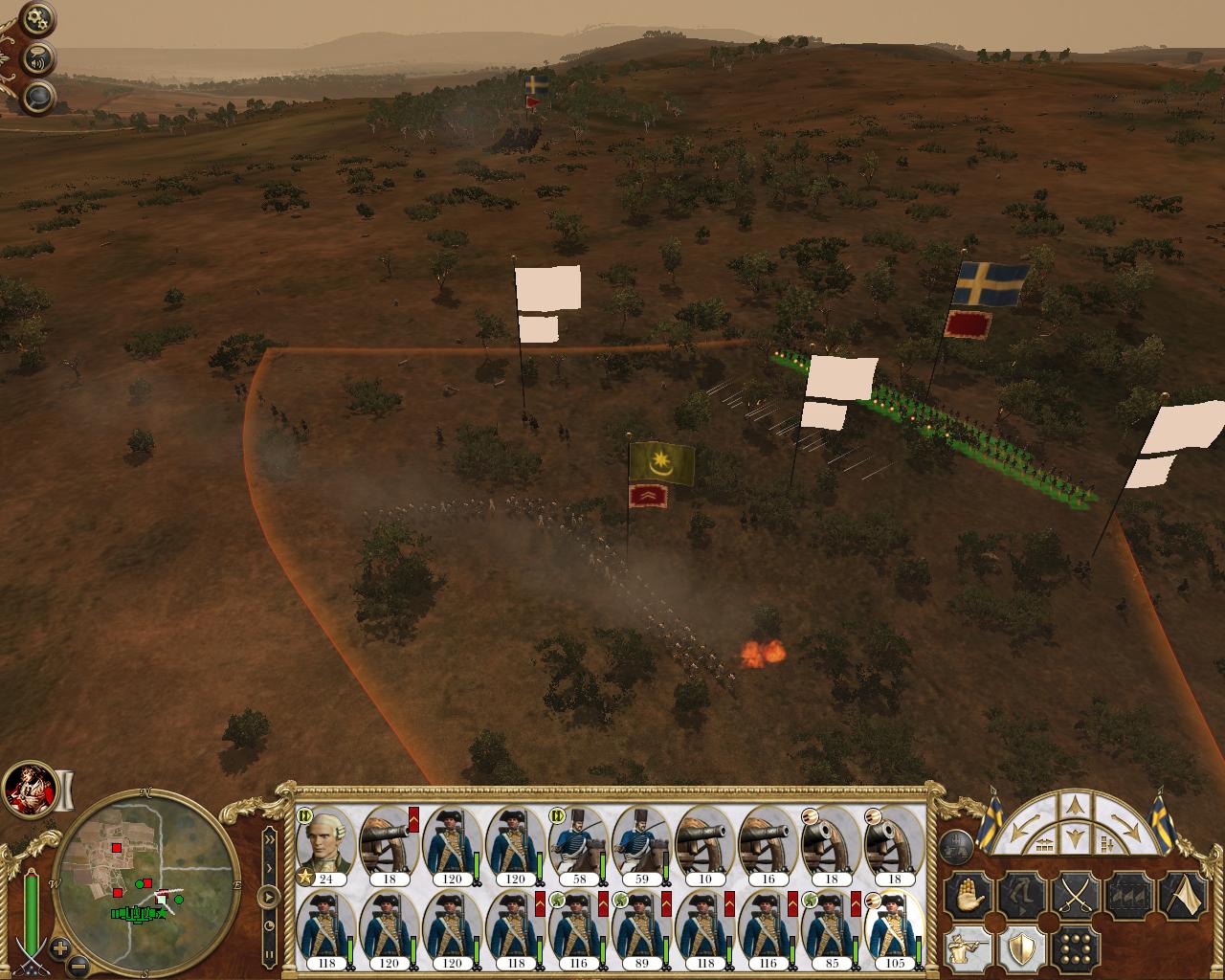Click the magnifying glass button

click(x=38, y=96)
